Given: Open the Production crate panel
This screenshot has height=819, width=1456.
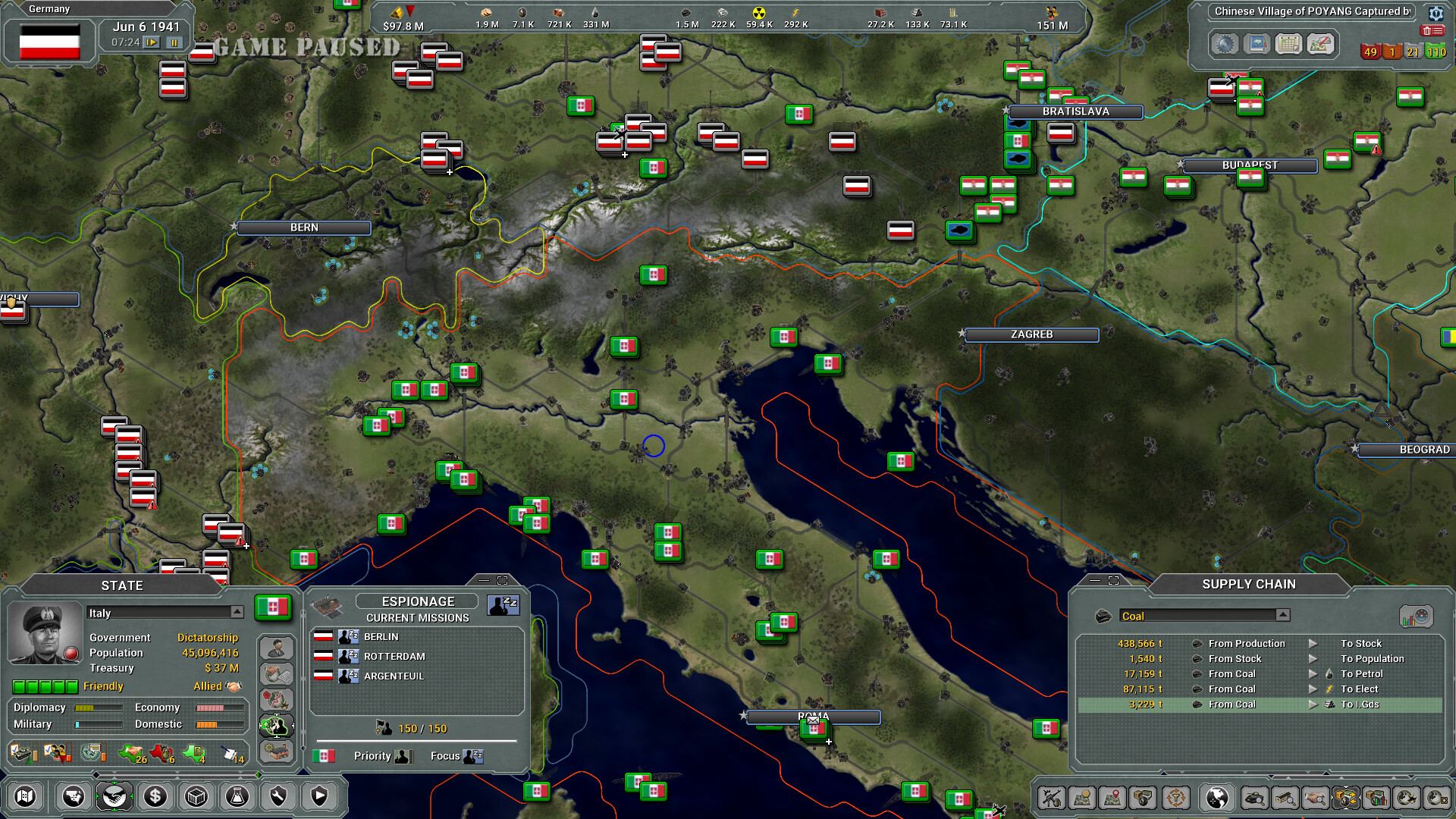Looking at the screenshot, I should (x=196, y=797).
